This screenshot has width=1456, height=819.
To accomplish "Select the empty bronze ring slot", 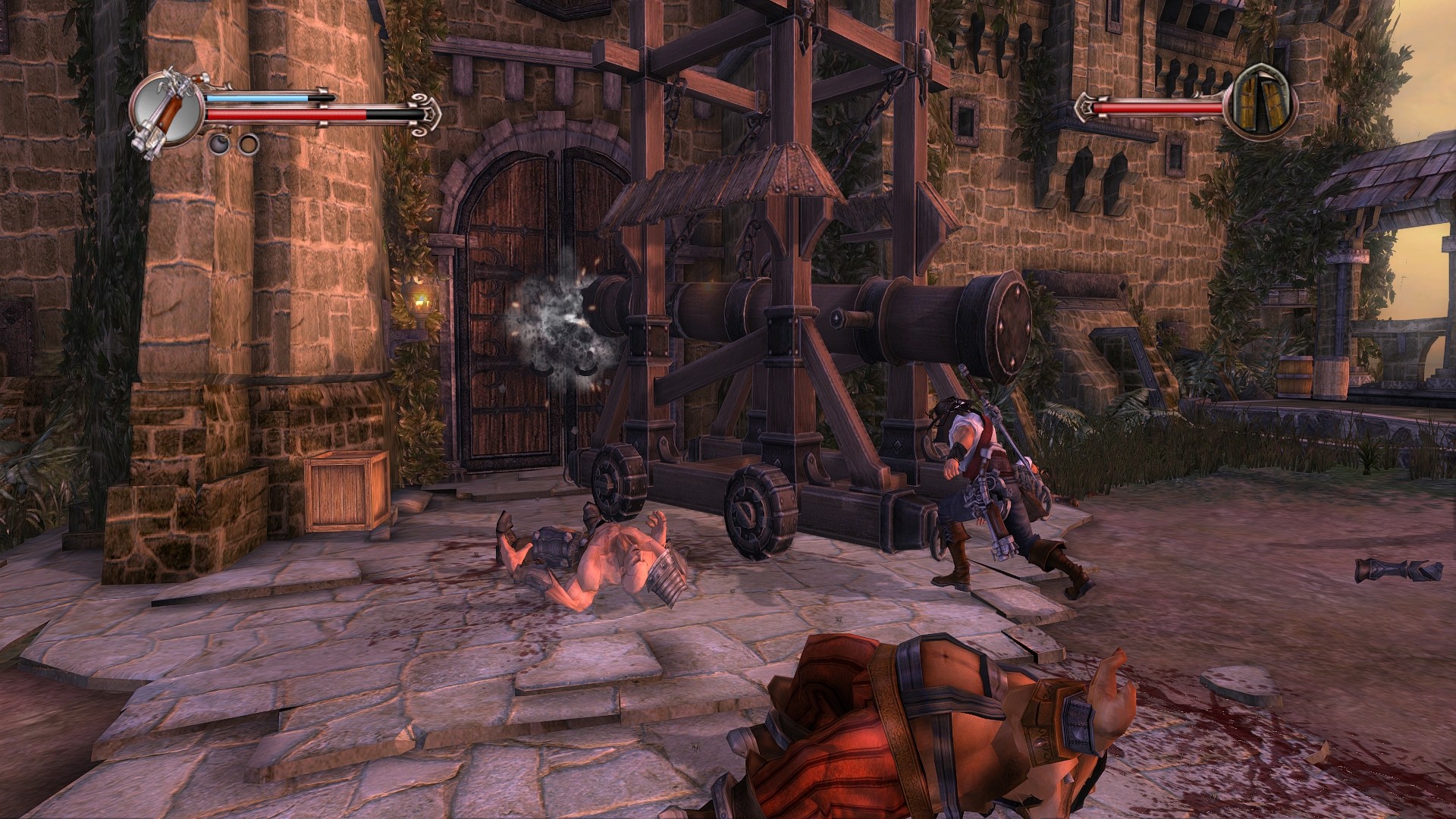I will click(248, 143).
